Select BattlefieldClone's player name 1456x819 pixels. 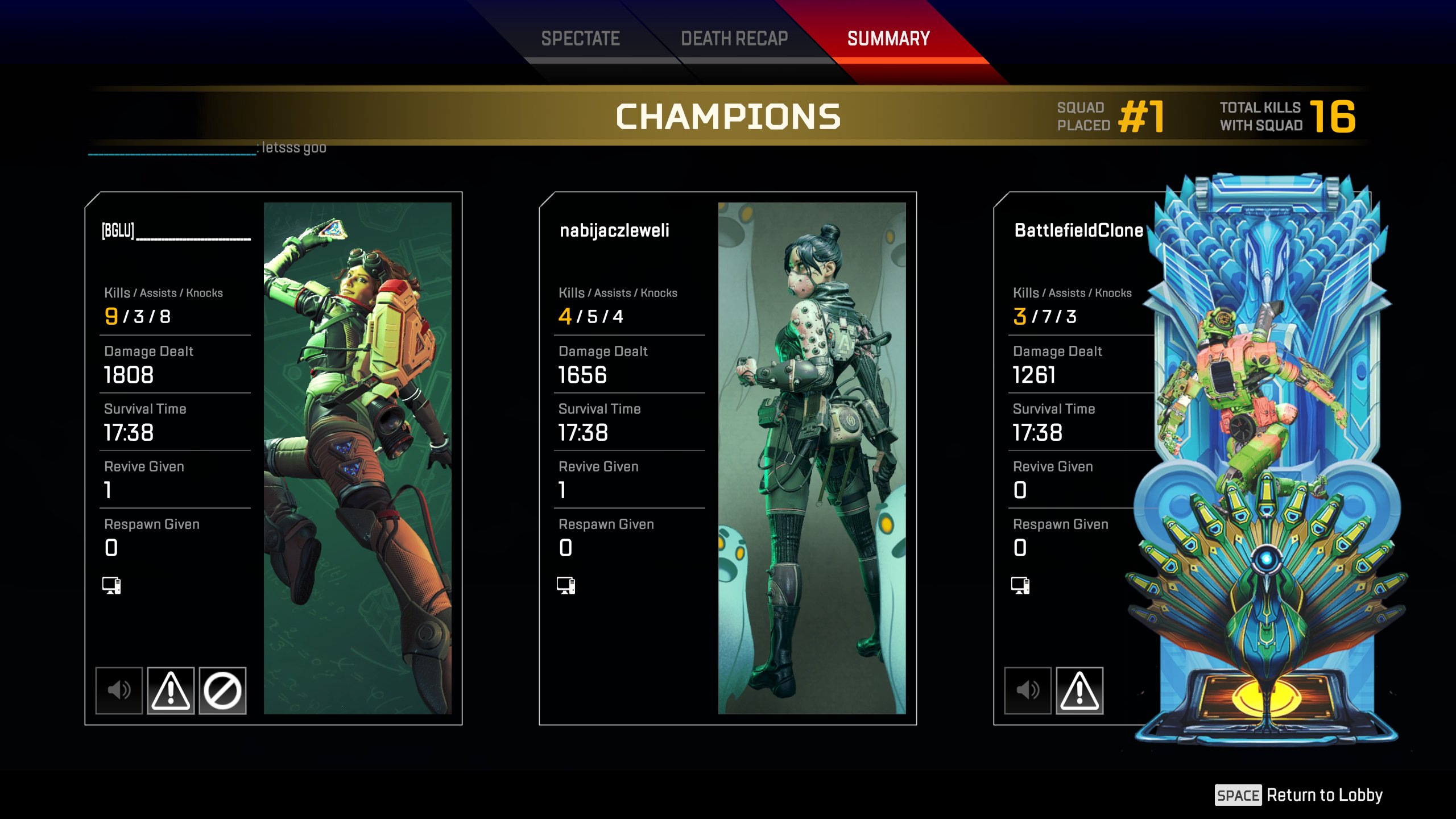1078,230
